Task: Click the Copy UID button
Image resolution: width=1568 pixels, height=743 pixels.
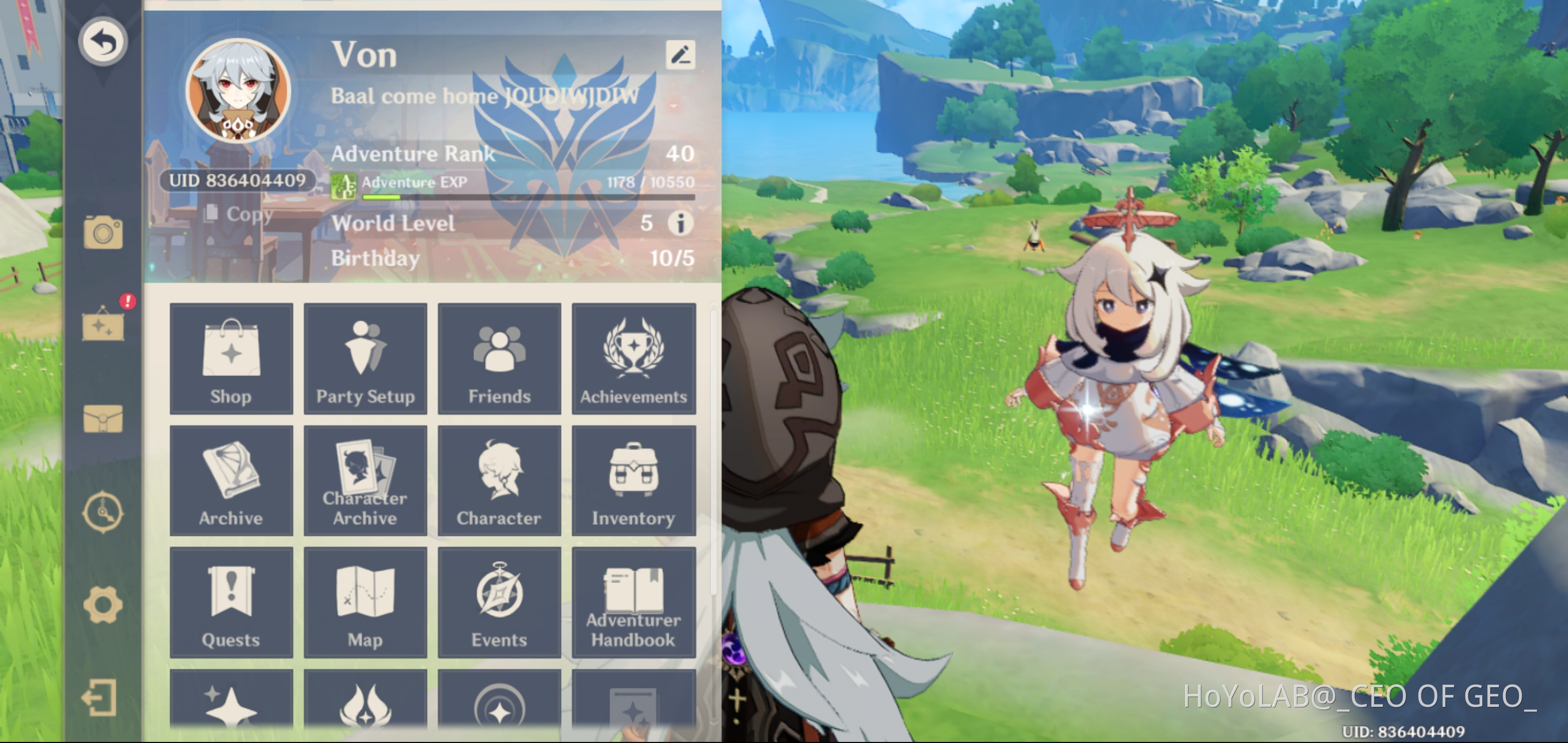Action: pyautogui.click(x=239, y=214)
